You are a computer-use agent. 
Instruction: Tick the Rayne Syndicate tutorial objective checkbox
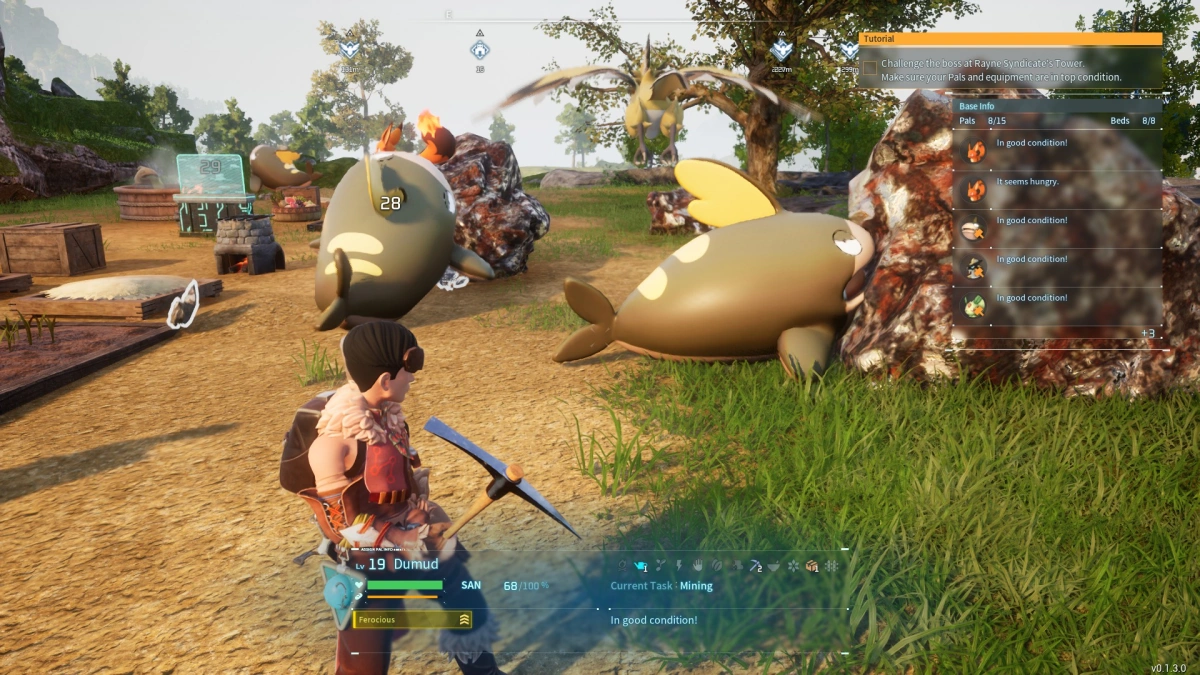tap(870, 69)
